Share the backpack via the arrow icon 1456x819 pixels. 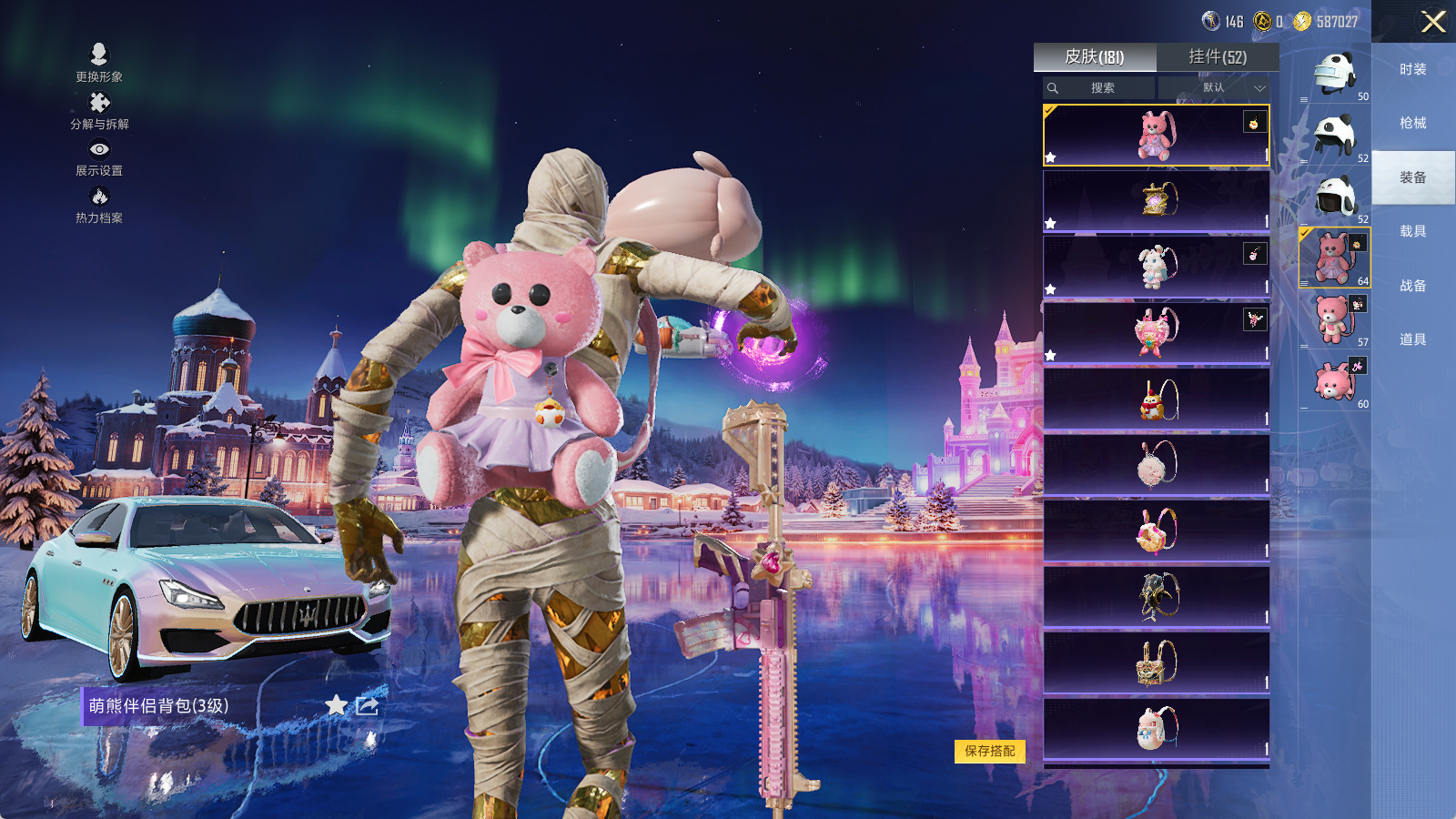point(368,705)
